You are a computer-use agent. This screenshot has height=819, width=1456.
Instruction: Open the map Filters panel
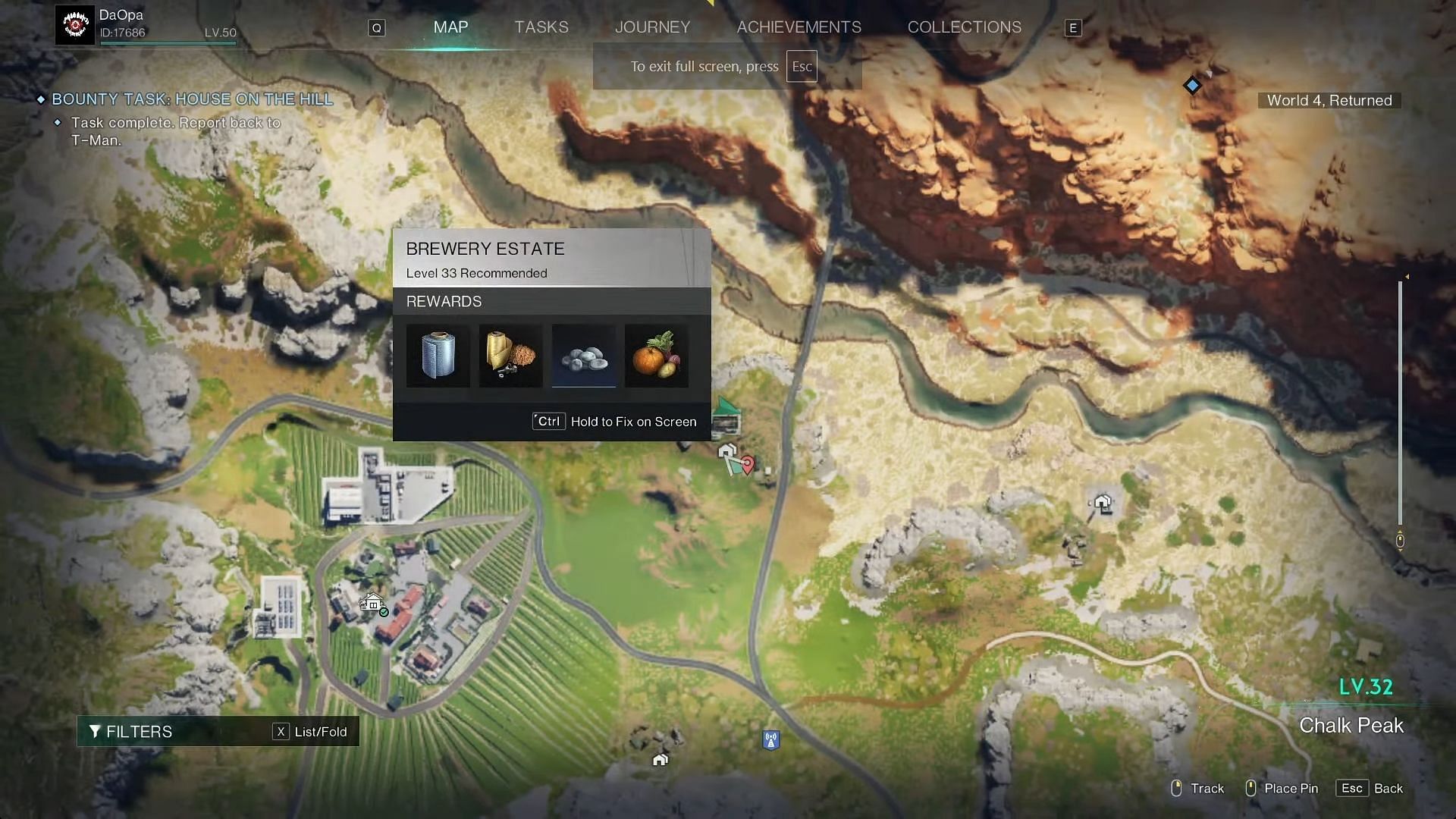point(131,732)
